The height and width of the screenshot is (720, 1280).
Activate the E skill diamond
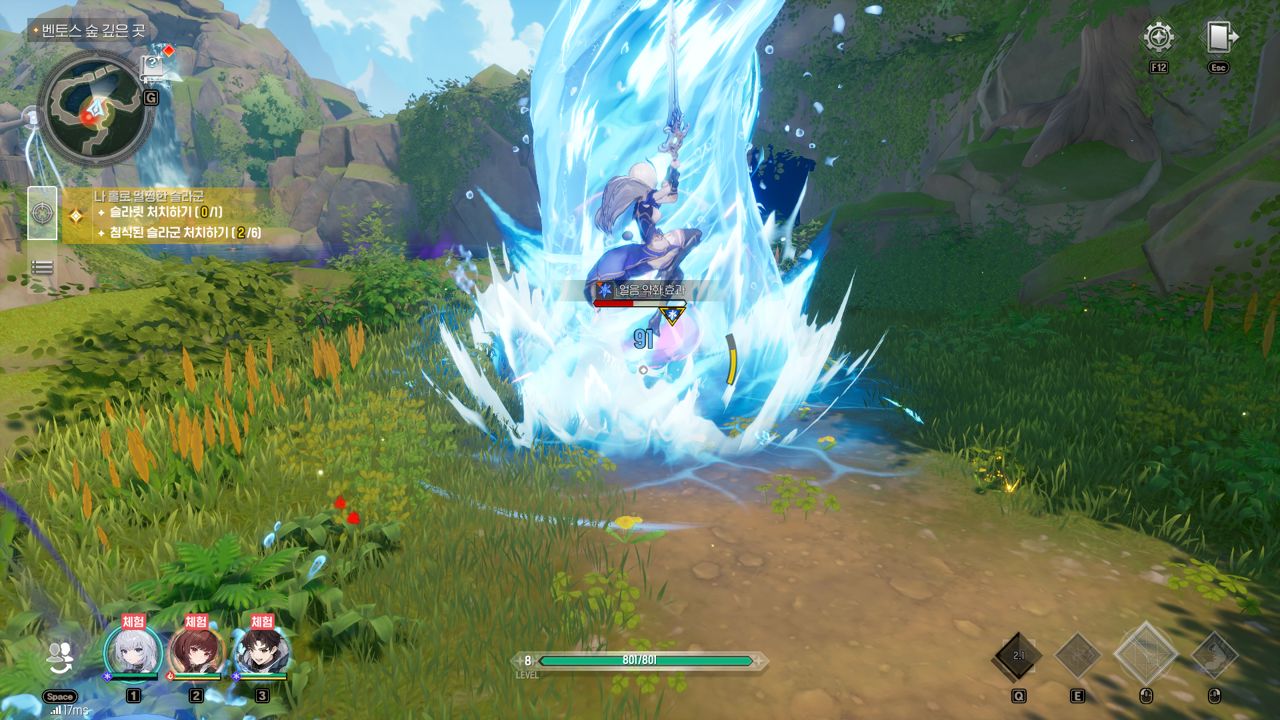[x=1078, y=656]
